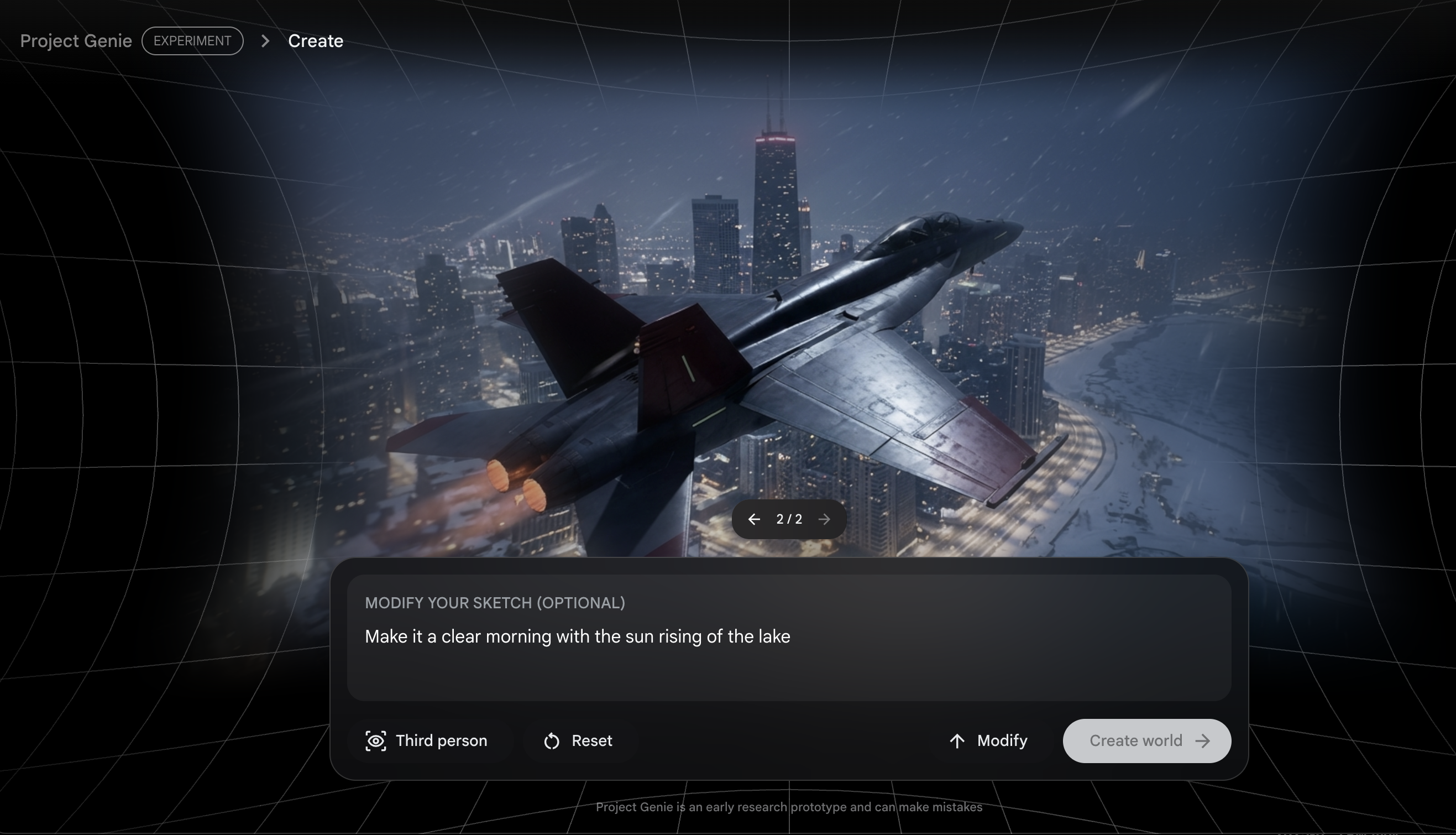
Task: Click the Create world button
Action: pos(1146,740)
